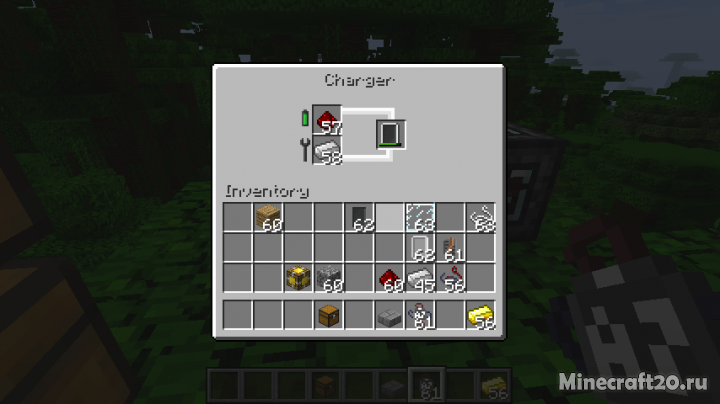Grab the glass pane stack
This screenshot has height=404, width=720.
(419, 217)
